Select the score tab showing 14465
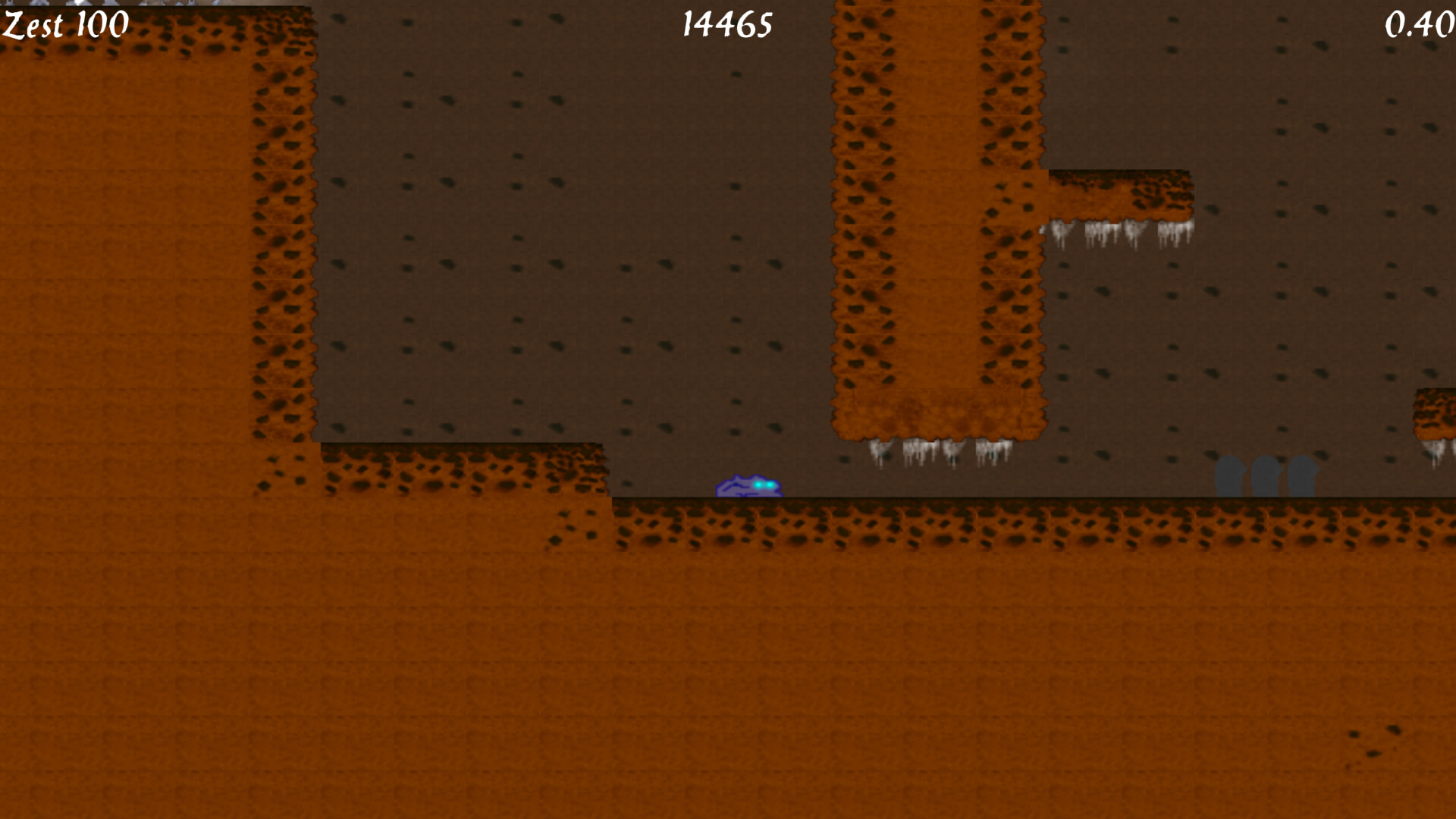The height and width of the screenshot is (819, 1456). click(x=726, y=25)
